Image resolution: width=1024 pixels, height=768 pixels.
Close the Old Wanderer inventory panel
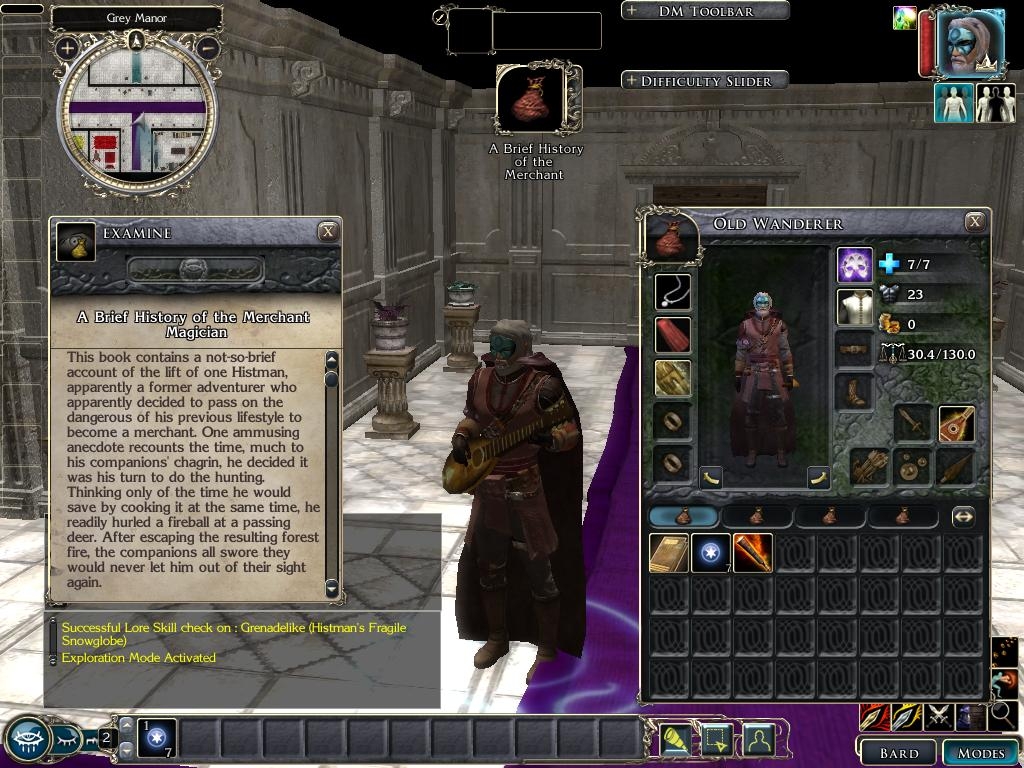pos(975,222)
